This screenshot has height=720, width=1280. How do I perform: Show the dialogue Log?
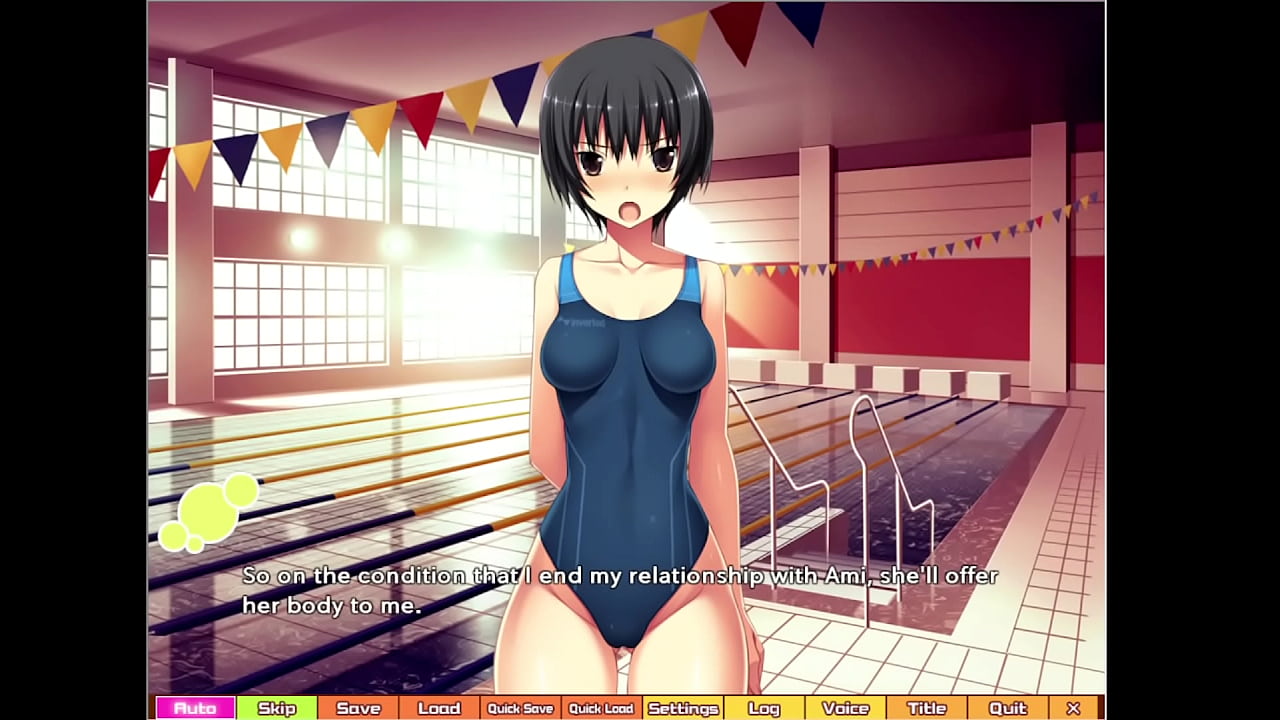764,708
